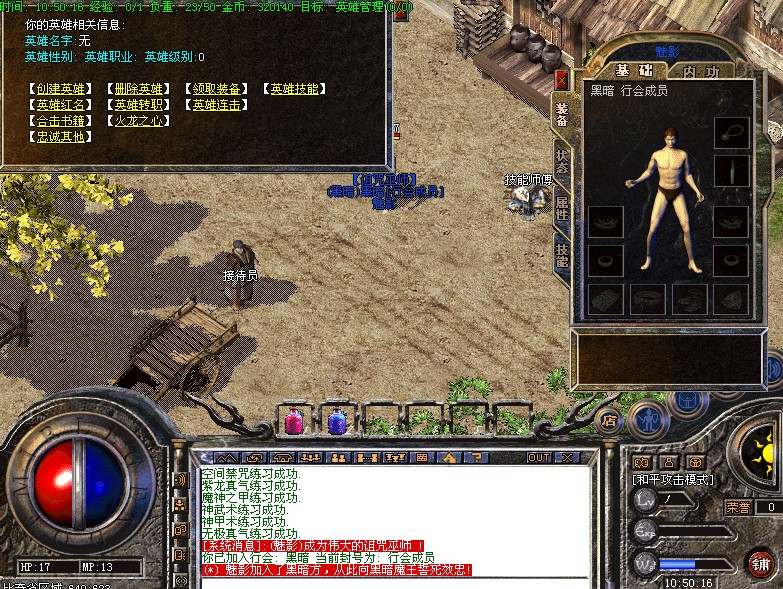
Task: Choose the 英雄转职 (hero job change) option
Action: coord(139,105)
